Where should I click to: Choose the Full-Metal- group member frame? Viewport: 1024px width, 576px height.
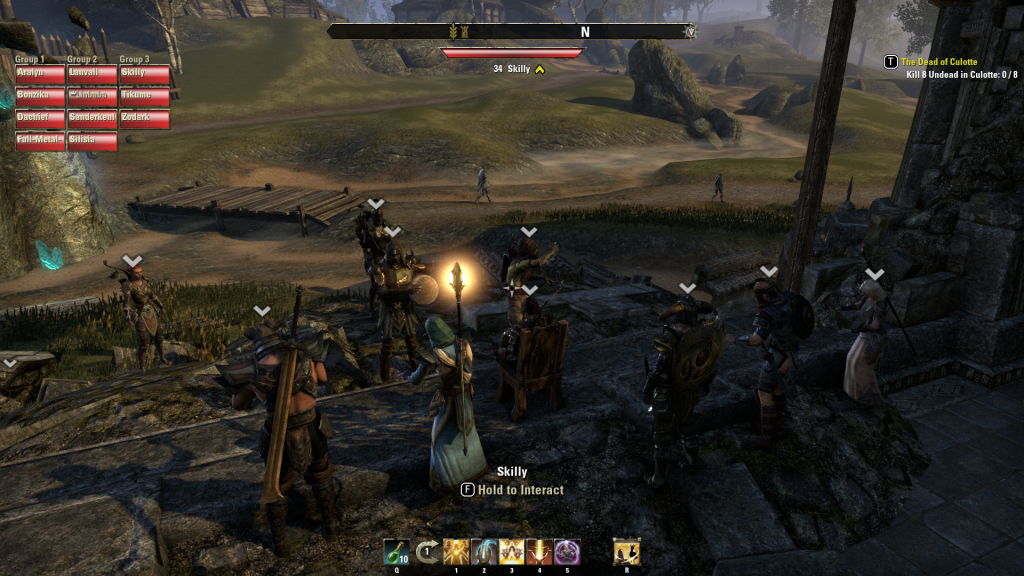(x=39, y=141)
